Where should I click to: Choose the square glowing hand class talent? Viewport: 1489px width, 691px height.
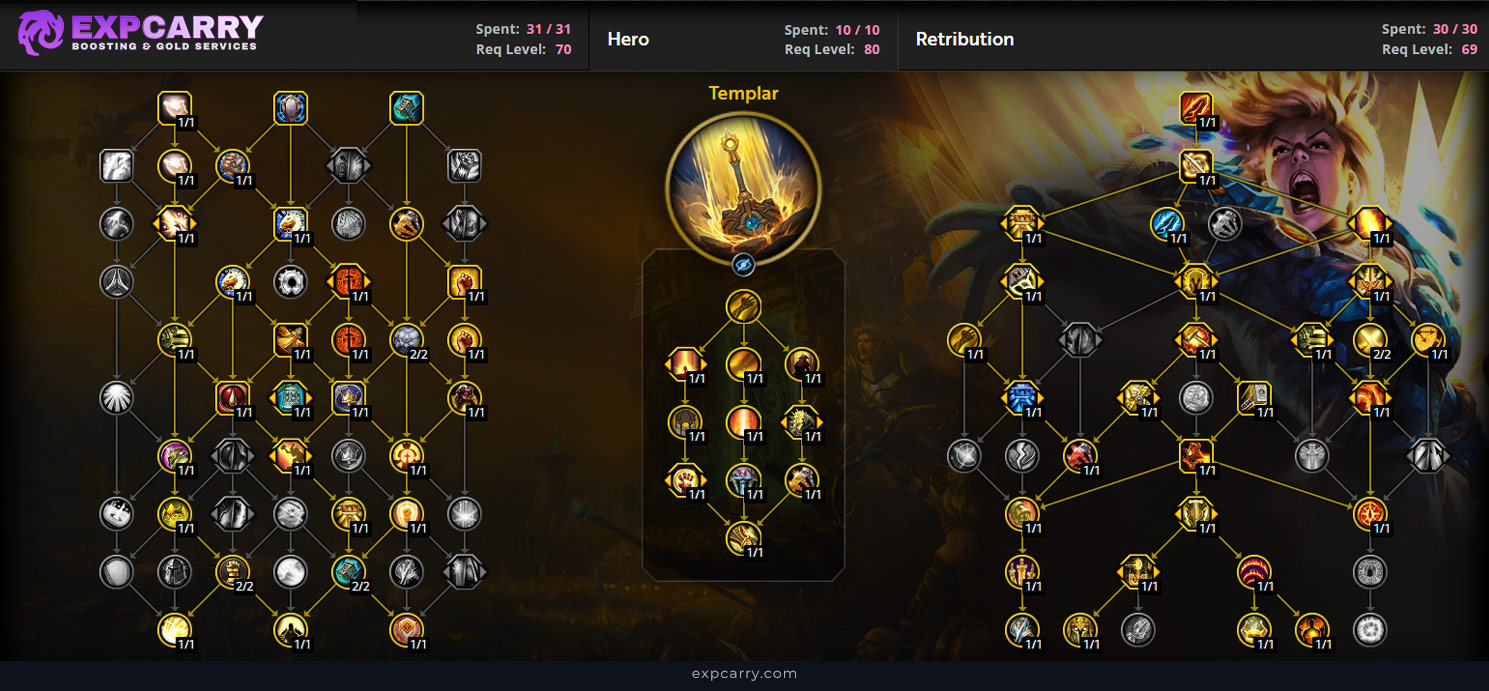click(175, 108)
